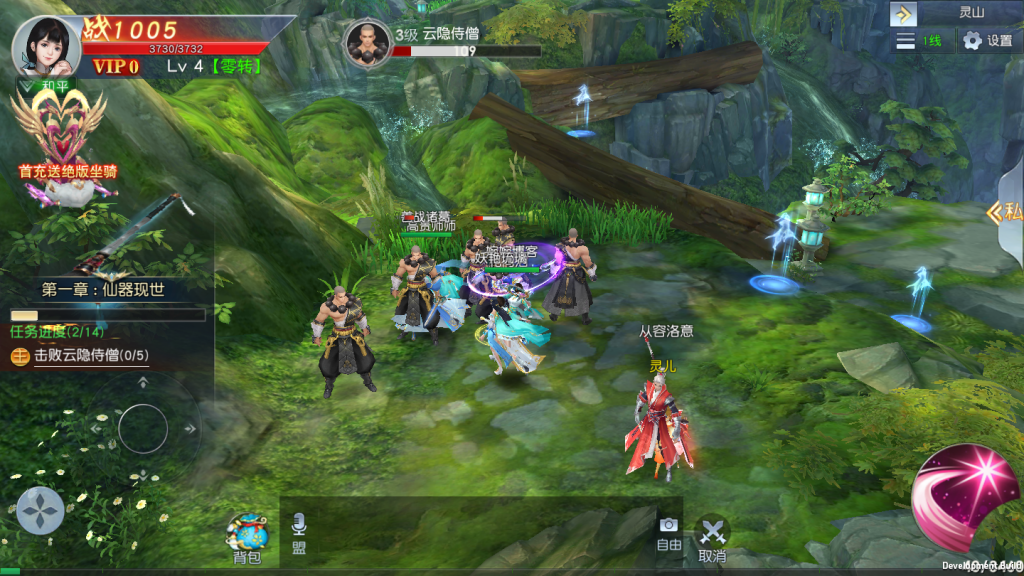Open the 背包 backpack
Image resolution: width=1024 pixels, height=576 pixels.
247,538
